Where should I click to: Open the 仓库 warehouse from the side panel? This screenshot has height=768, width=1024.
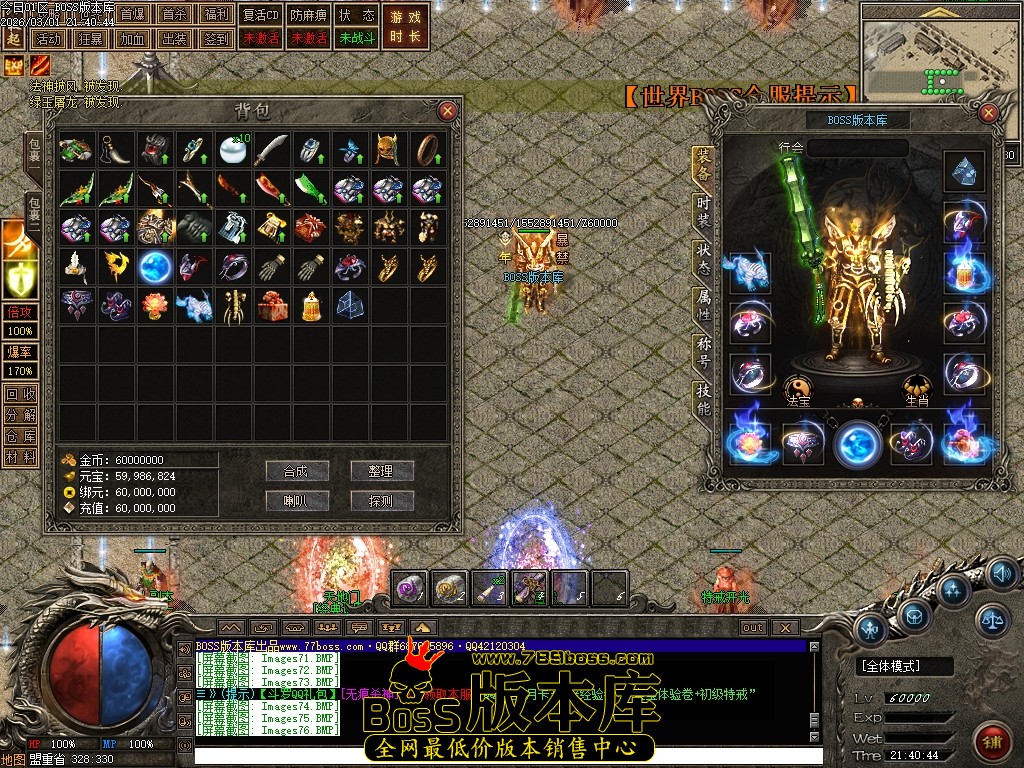click(x=20, y=435)
